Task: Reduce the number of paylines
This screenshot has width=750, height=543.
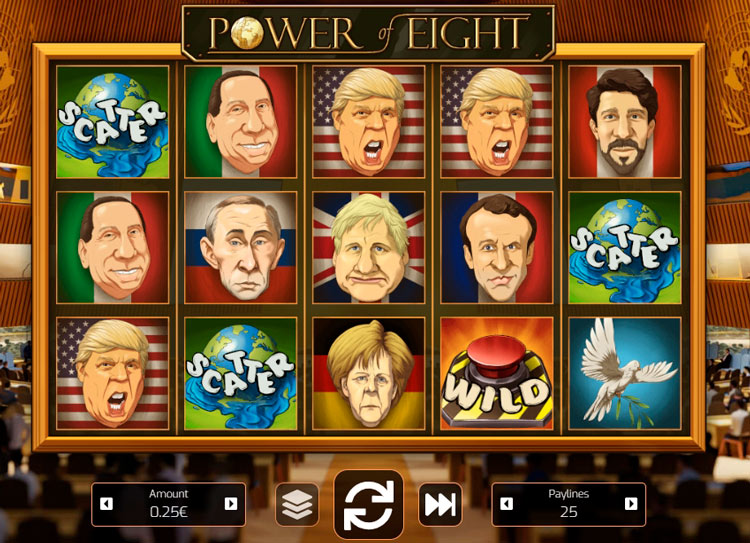Action: click(507, 504)
